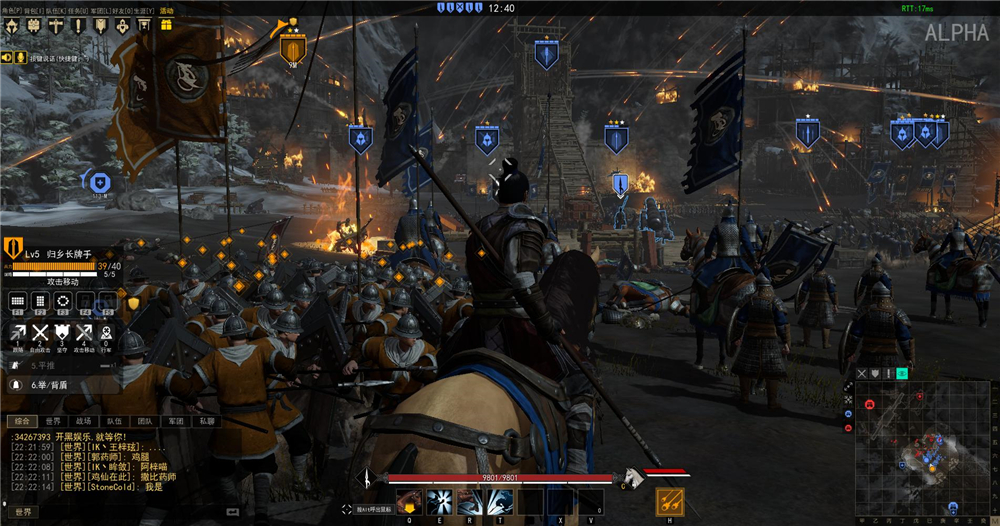
Task: Open the backpack menu icon (背包)
Action: [x=33, y=26]
